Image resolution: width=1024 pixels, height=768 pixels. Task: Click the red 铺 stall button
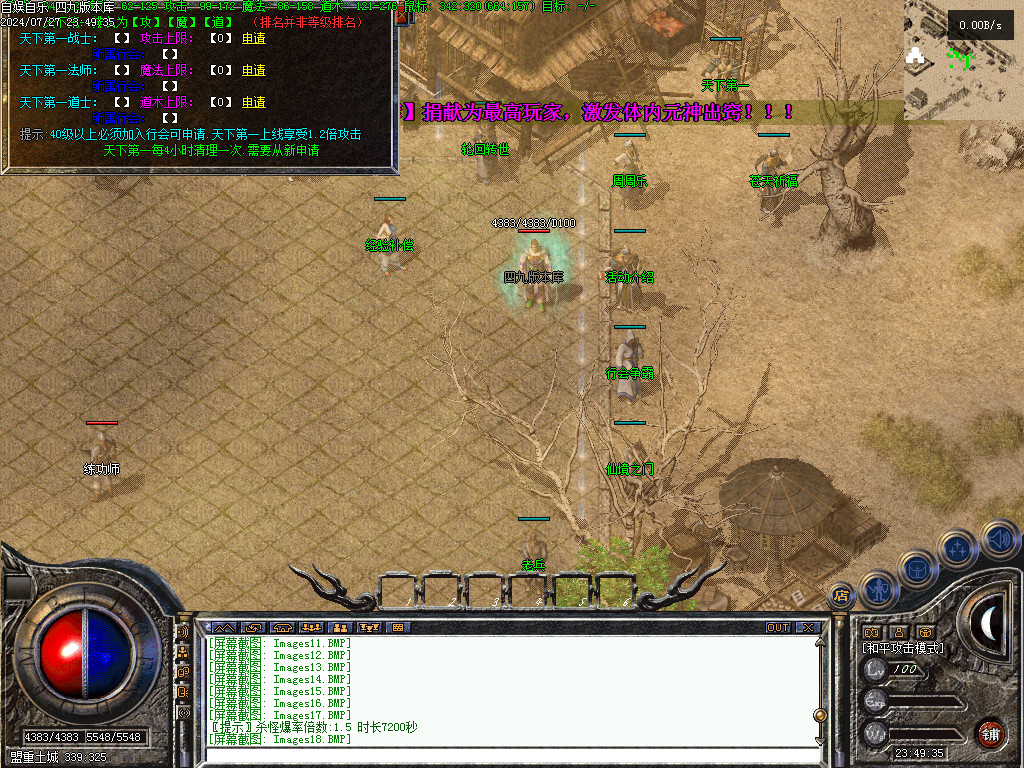click(x=990, y=733)
